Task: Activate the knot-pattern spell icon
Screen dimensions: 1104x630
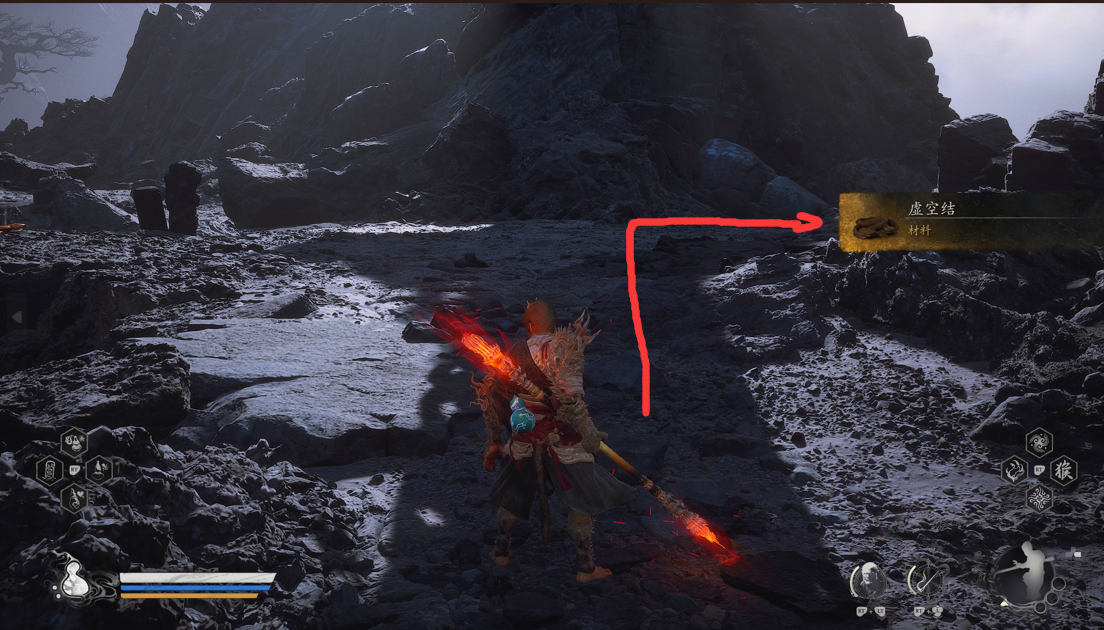Action: (x=1039, y=497)
